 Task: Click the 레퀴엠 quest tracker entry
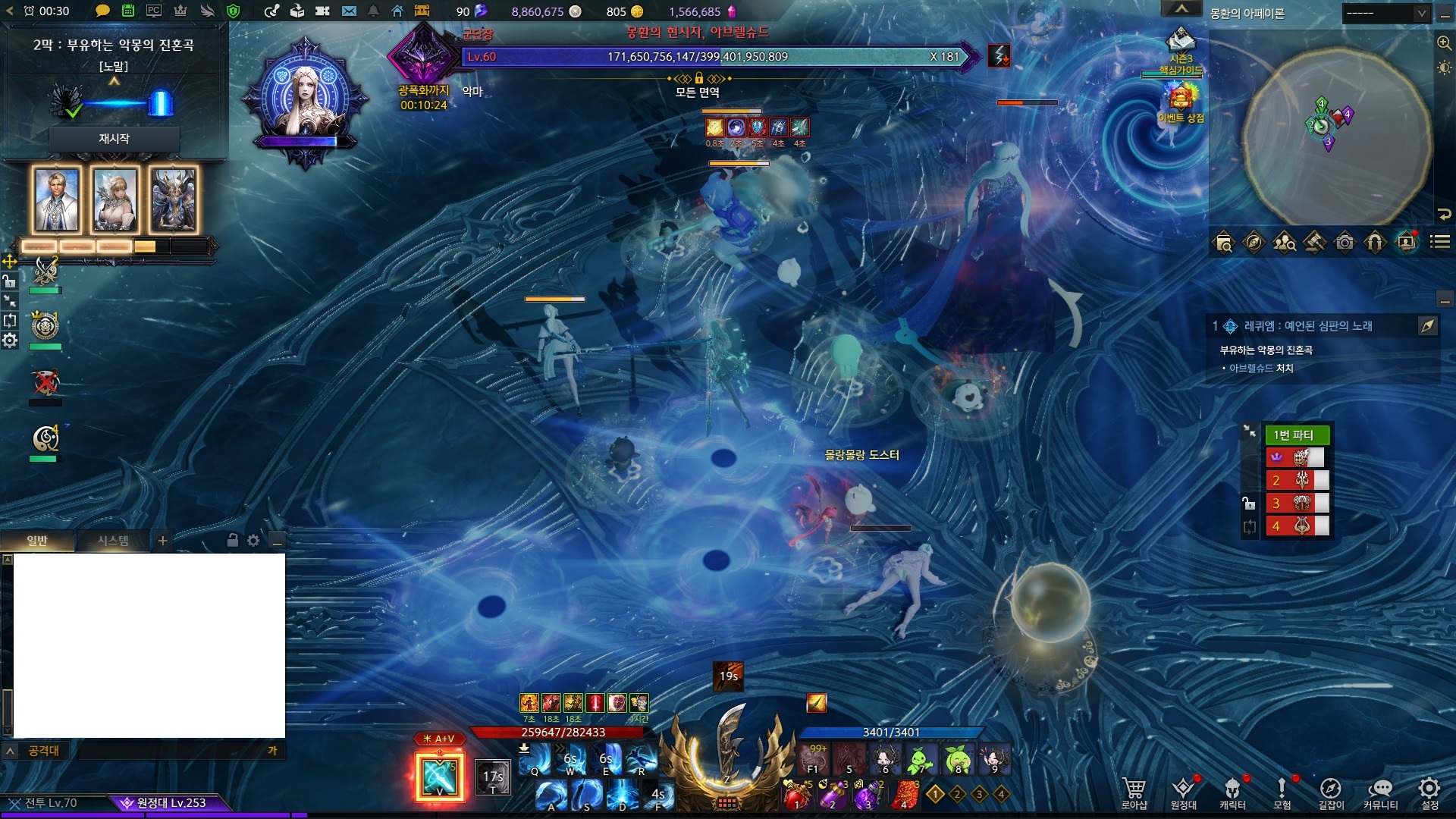pos(1307,326)
